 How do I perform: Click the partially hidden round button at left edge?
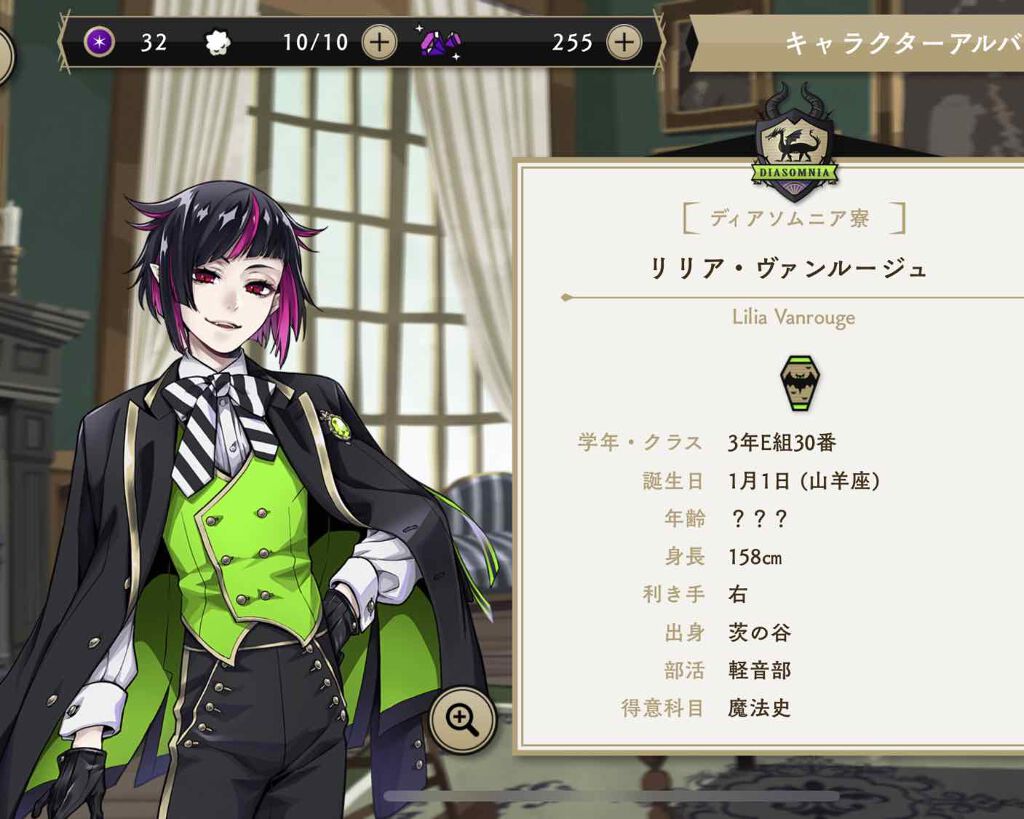(x=4, y=55)
